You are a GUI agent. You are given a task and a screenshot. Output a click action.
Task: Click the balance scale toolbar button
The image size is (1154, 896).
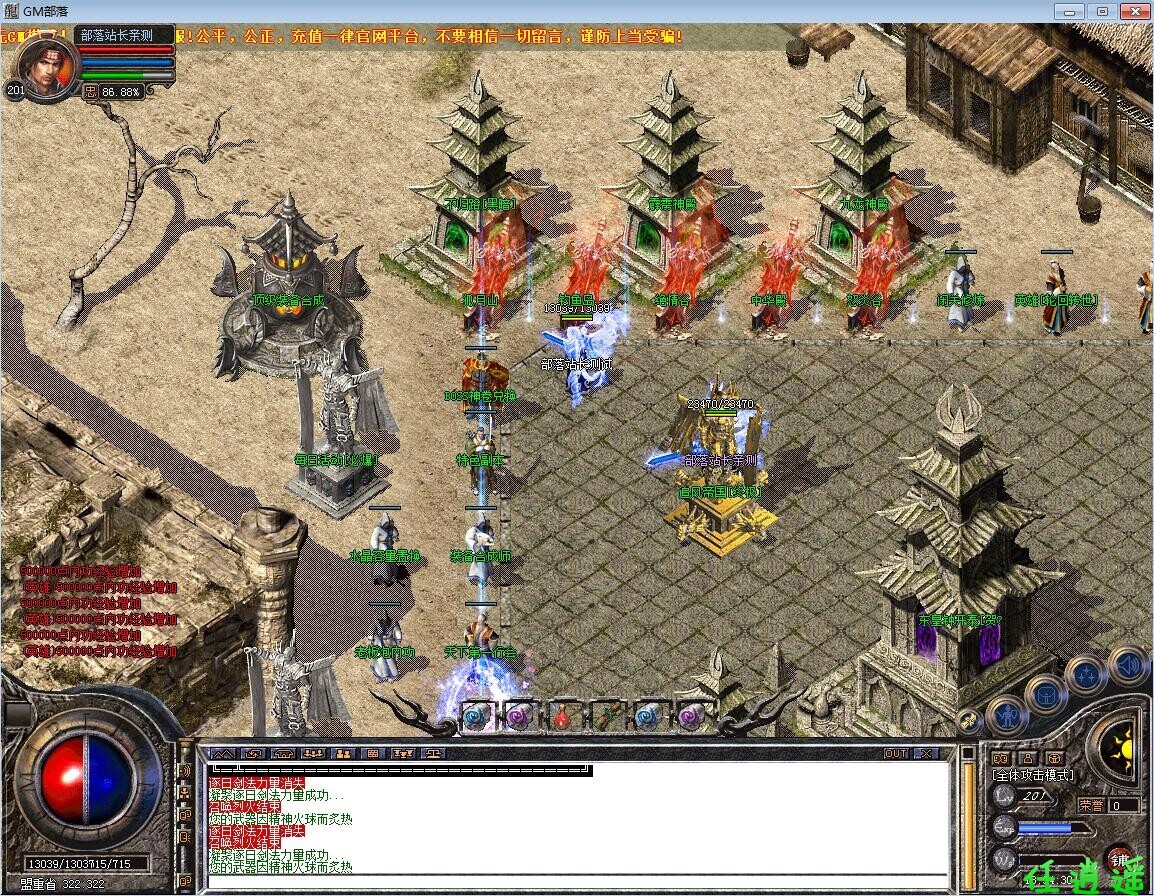coord(433,753)
